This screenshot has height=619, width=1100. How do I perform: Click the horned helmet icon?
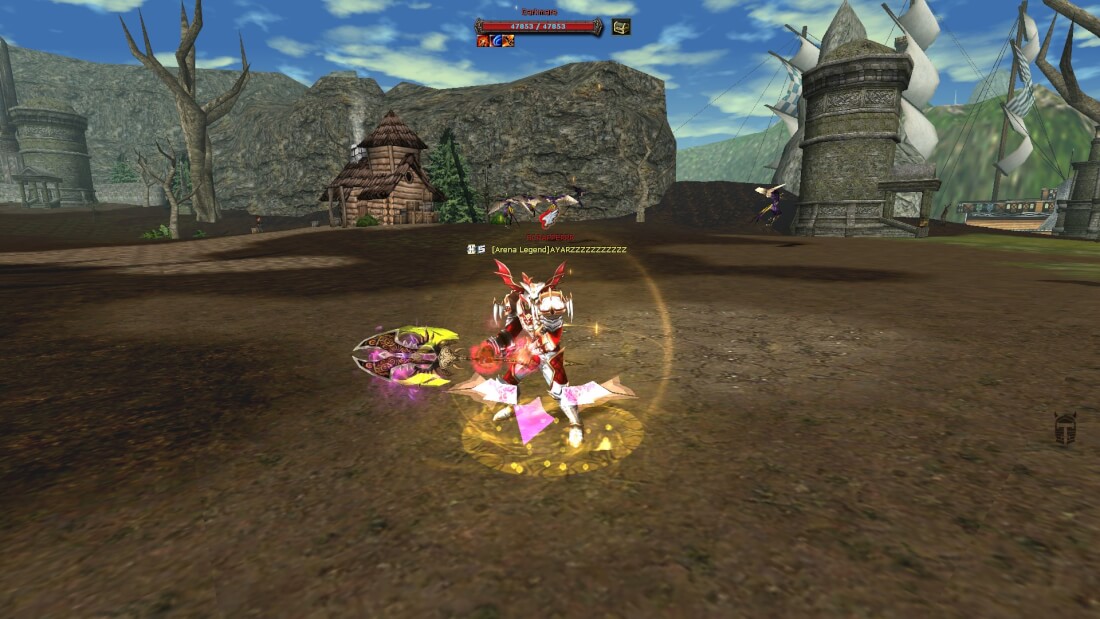[1065, 430]
